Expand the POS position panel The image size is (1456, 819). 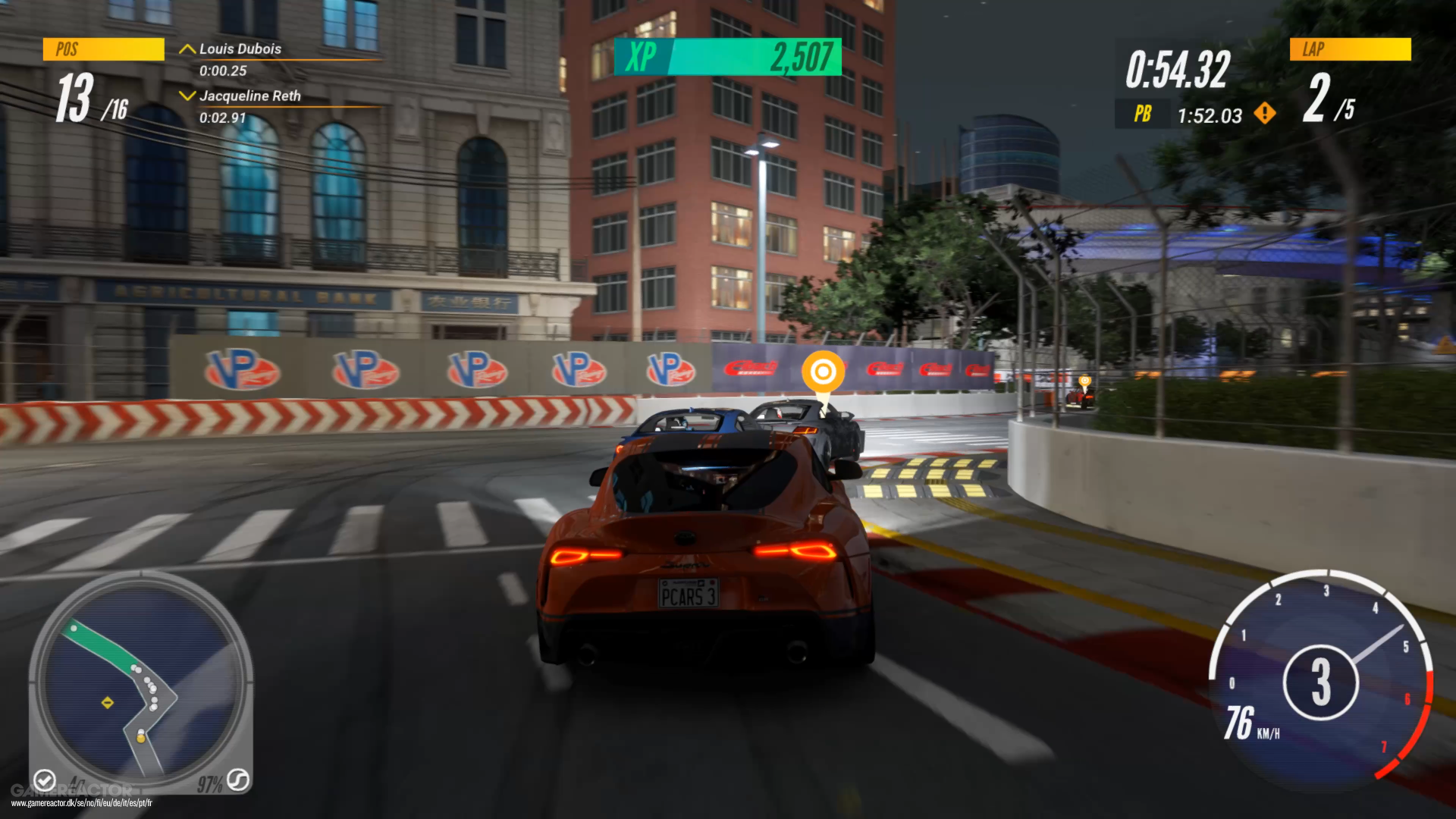tap(103, 49)
